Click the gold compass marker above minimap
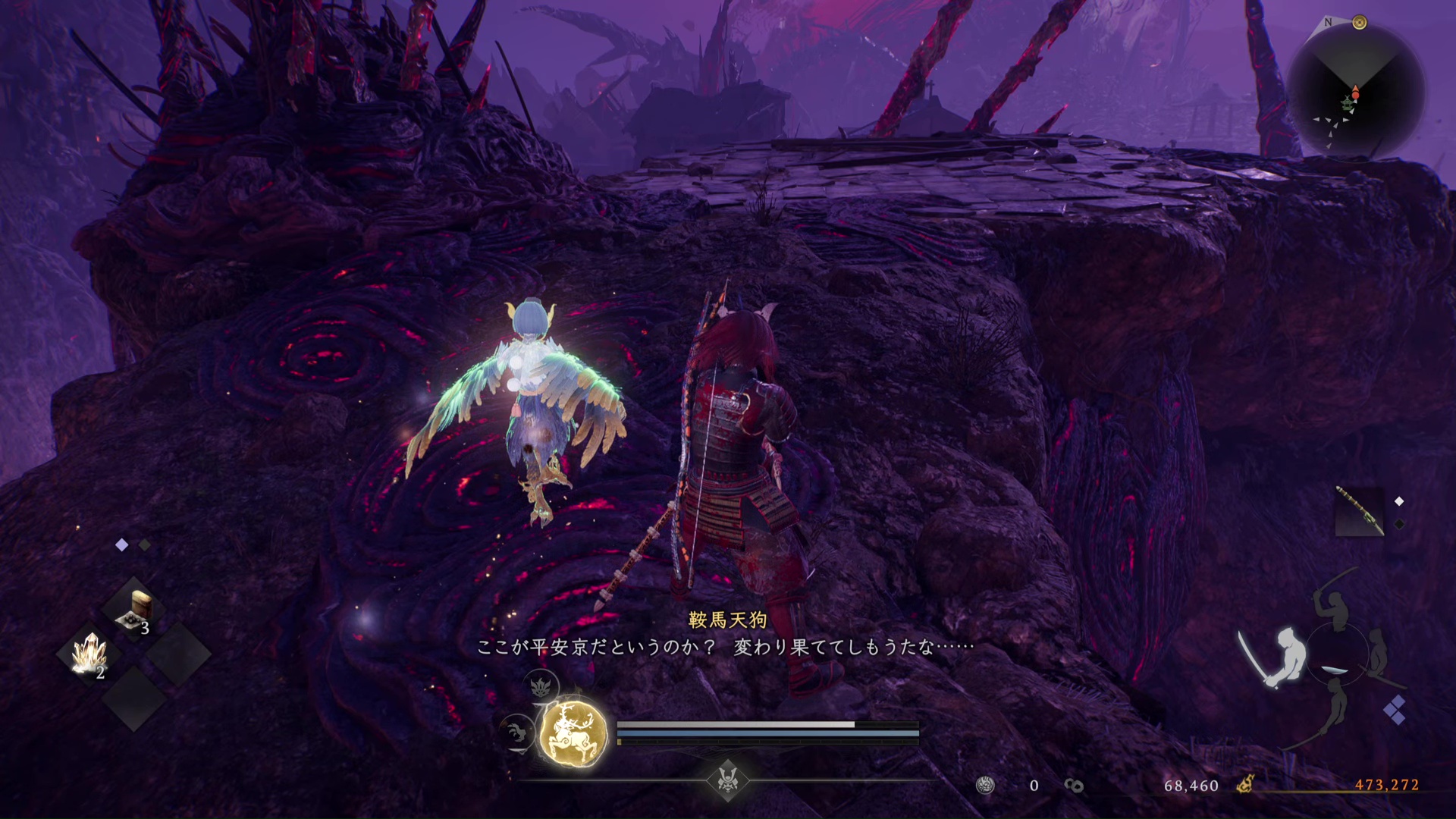The image size is (1456, 819). (1360, 23)
